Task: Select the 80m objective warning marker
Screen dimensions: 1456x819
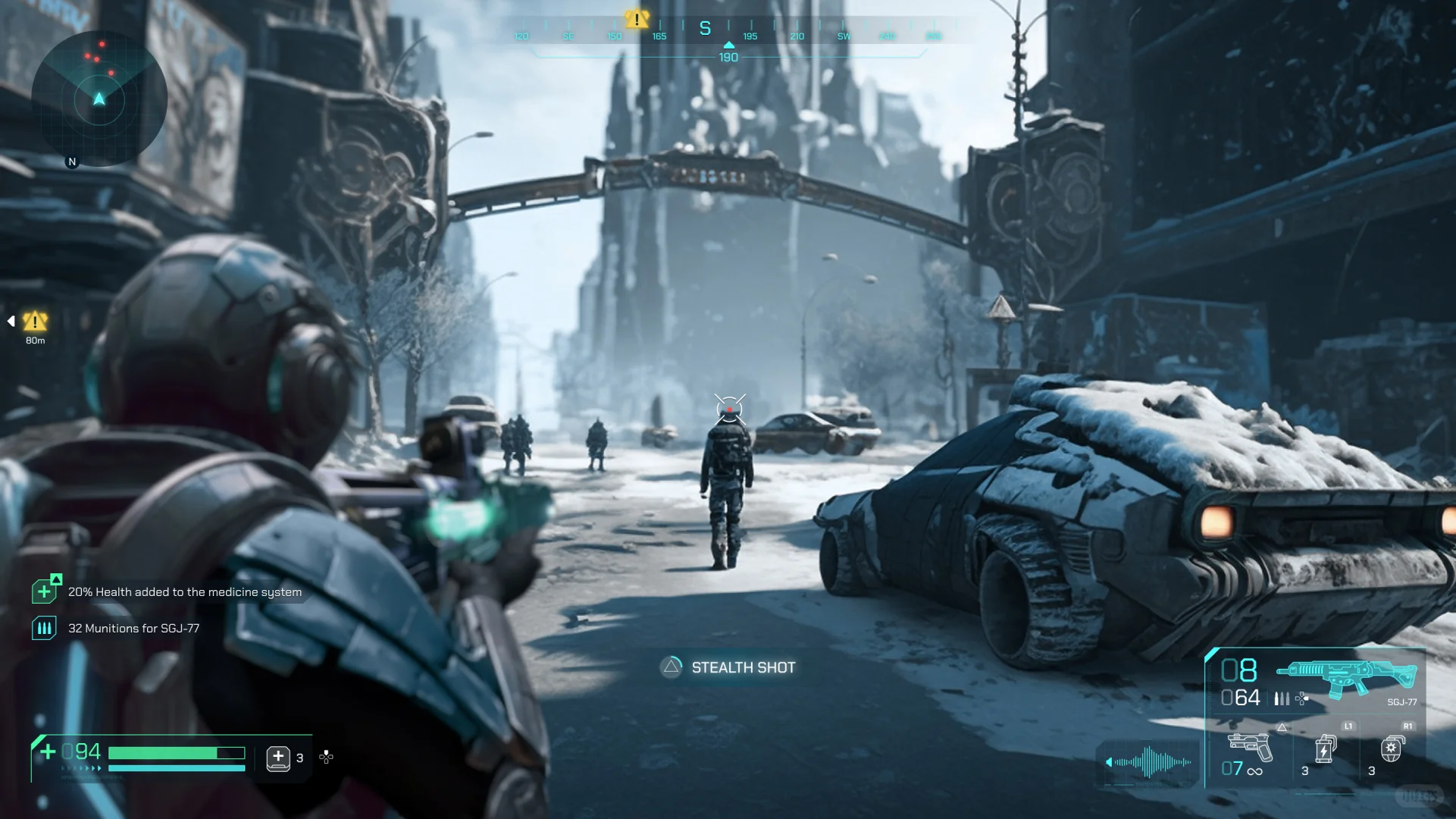Action: pyautogui.click(x=35, y=322)
